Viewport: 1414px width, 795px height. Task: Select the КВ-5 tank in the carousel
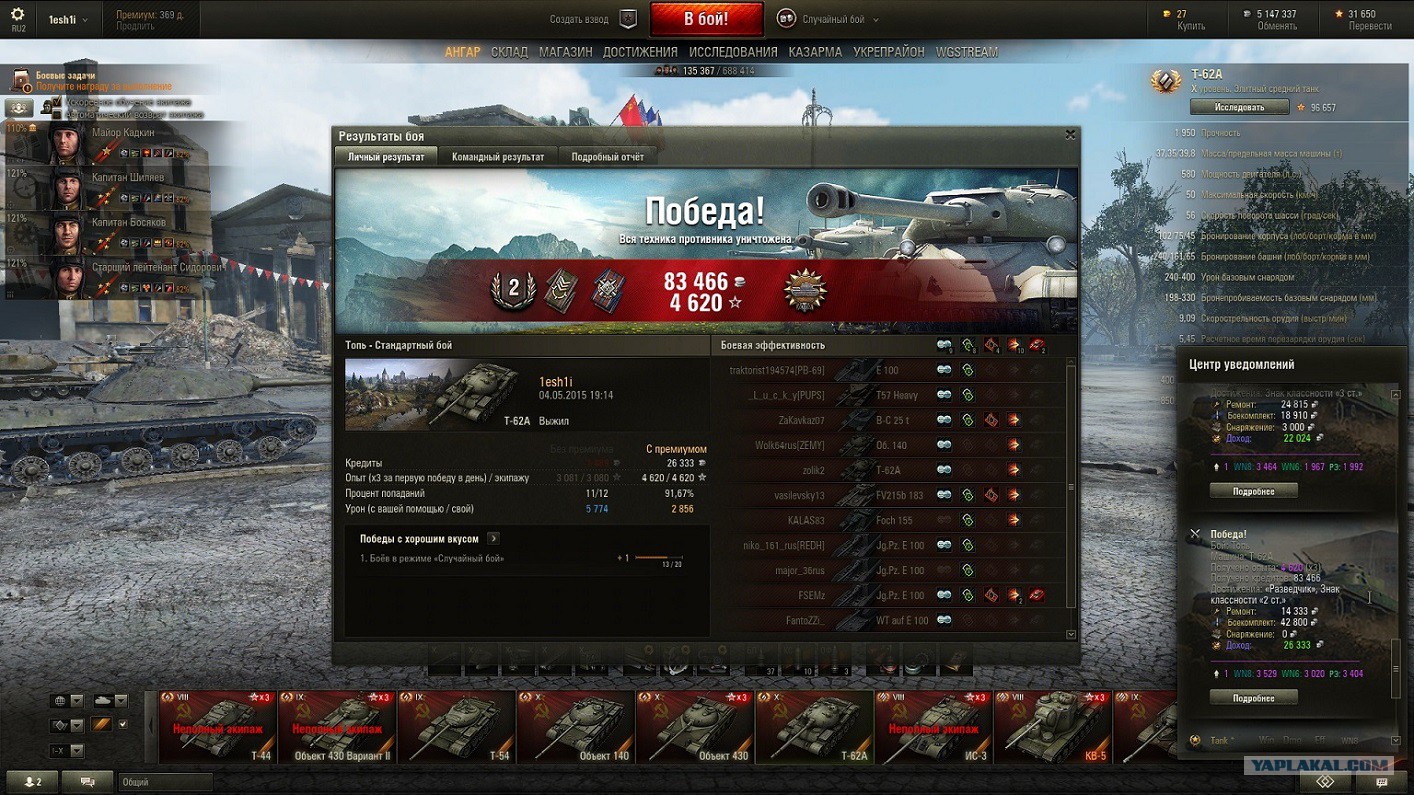1052,727
